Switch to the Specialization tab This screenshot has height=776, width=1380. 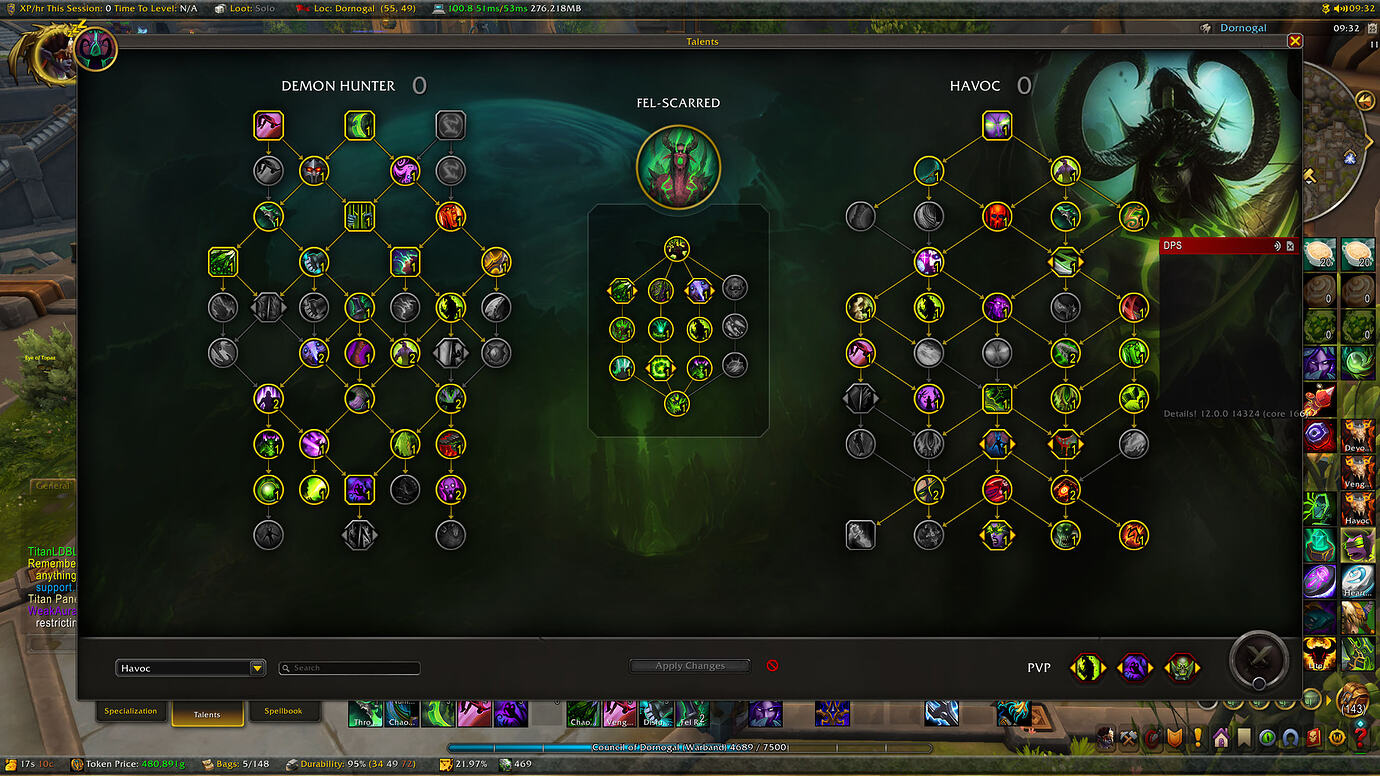coord(130,711)
